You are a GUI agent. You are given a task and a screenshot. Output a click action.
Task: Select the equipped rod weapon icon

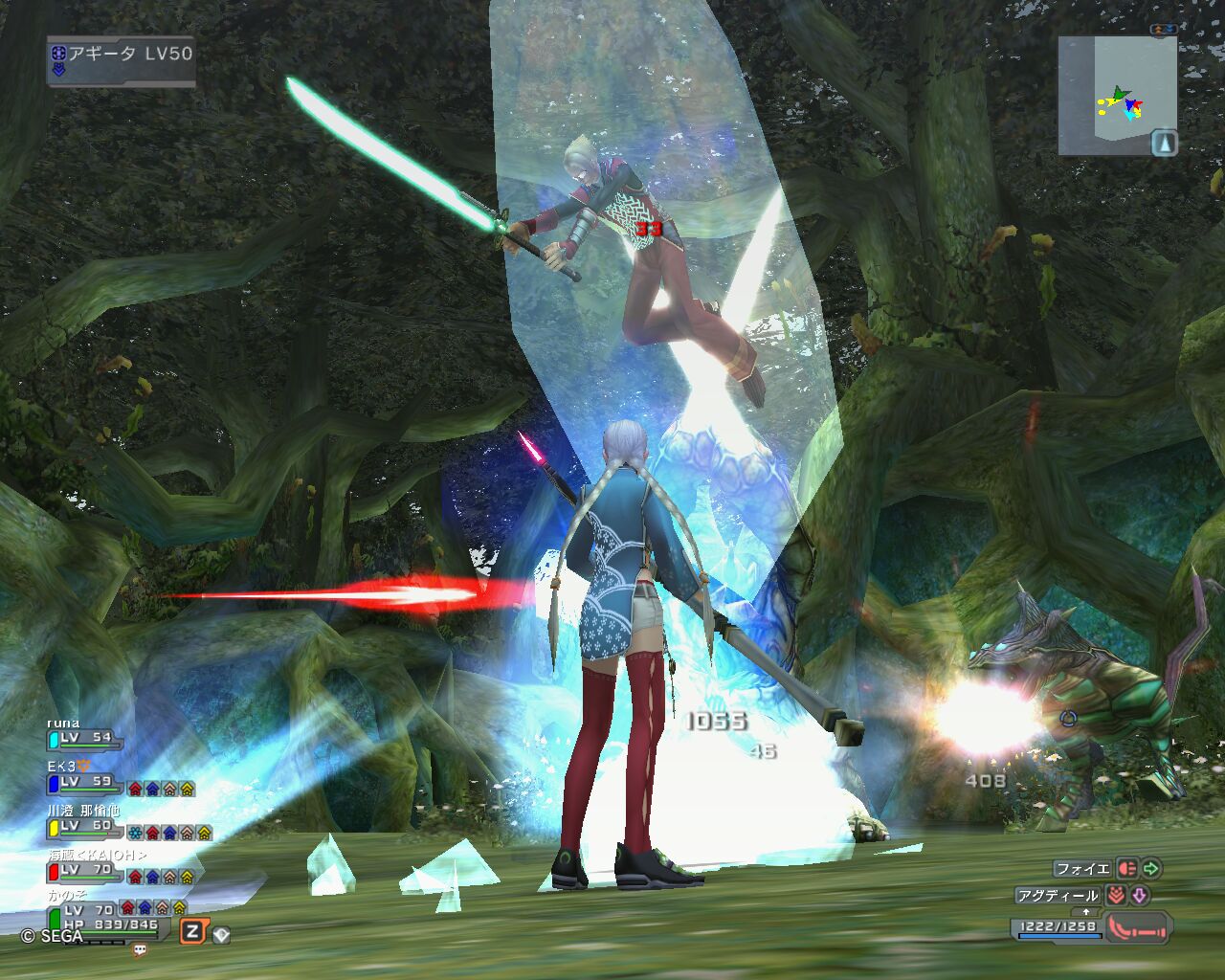click(1139, 926)
